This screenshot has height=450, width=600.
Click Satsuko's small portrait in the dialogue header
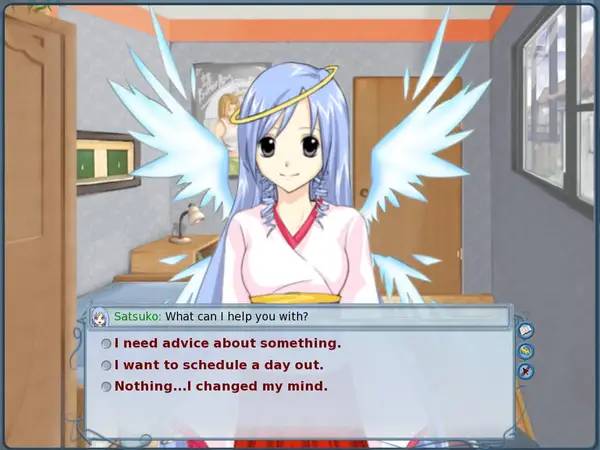click(x=100, y=317)
